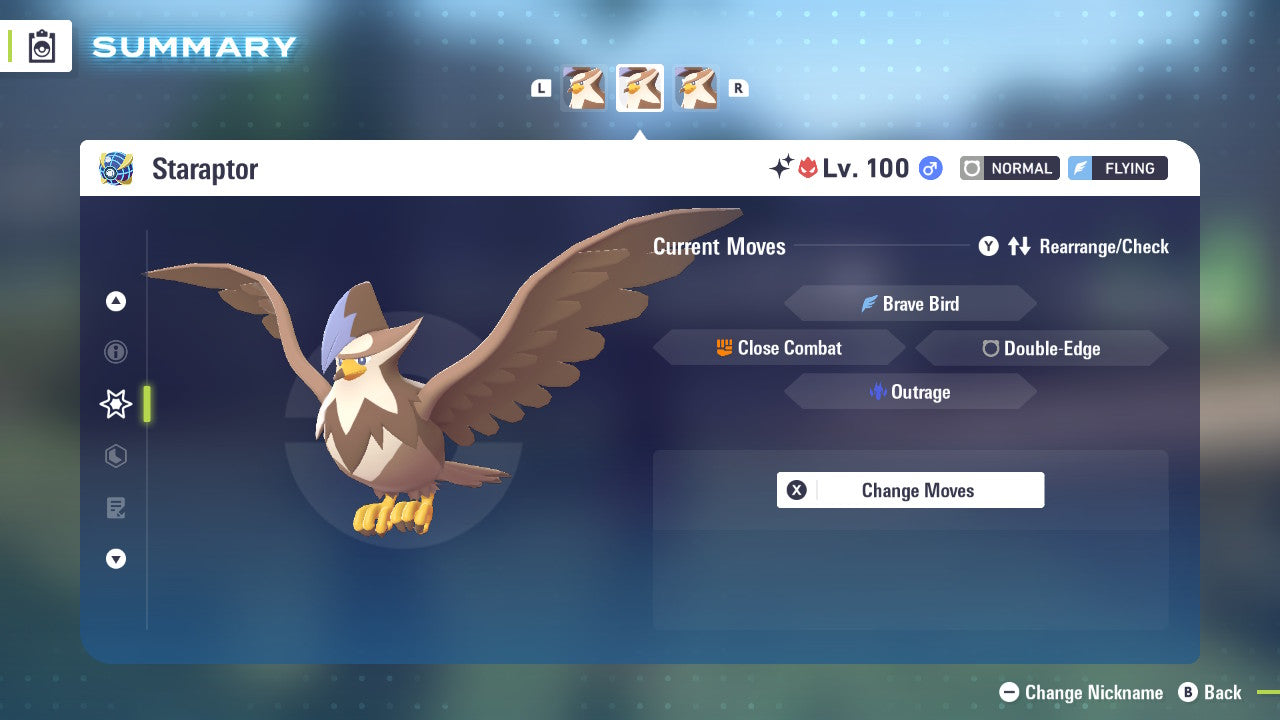
Task: Switch to the left party Pokémon thumbnail
Action: tap(584, 88)
